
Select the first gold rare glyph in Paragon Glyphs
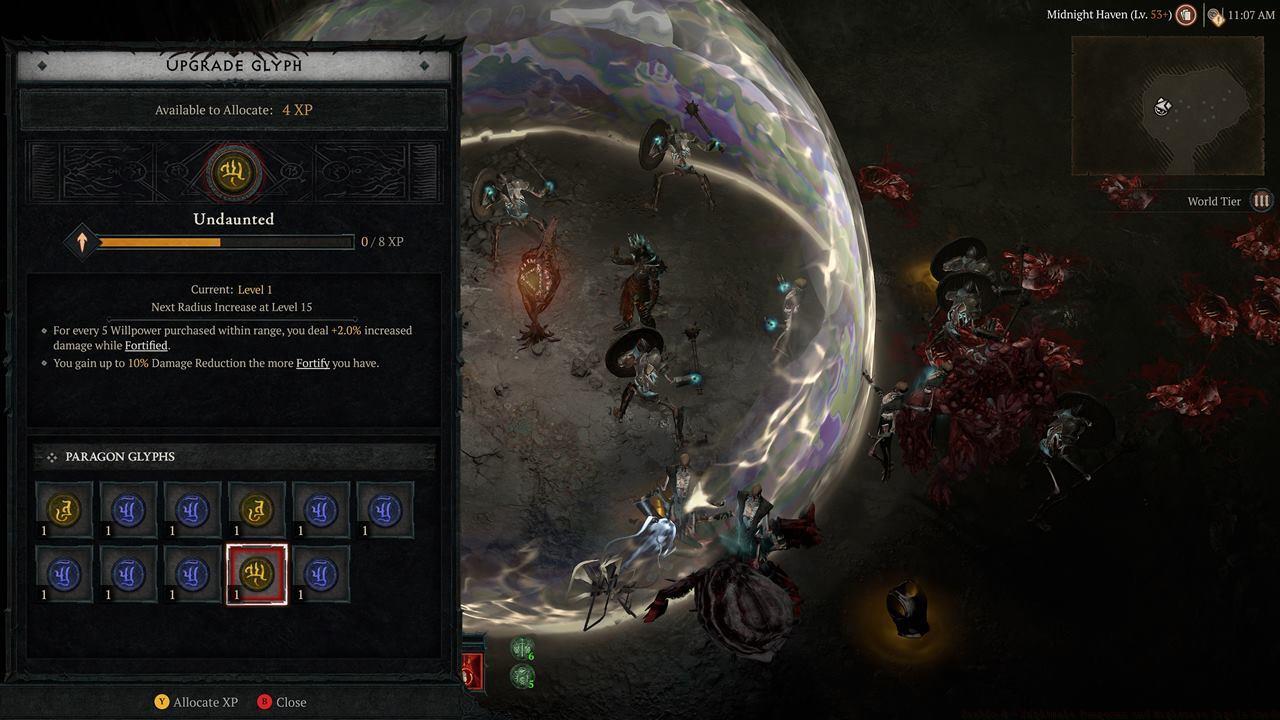(x=63, y=508)
